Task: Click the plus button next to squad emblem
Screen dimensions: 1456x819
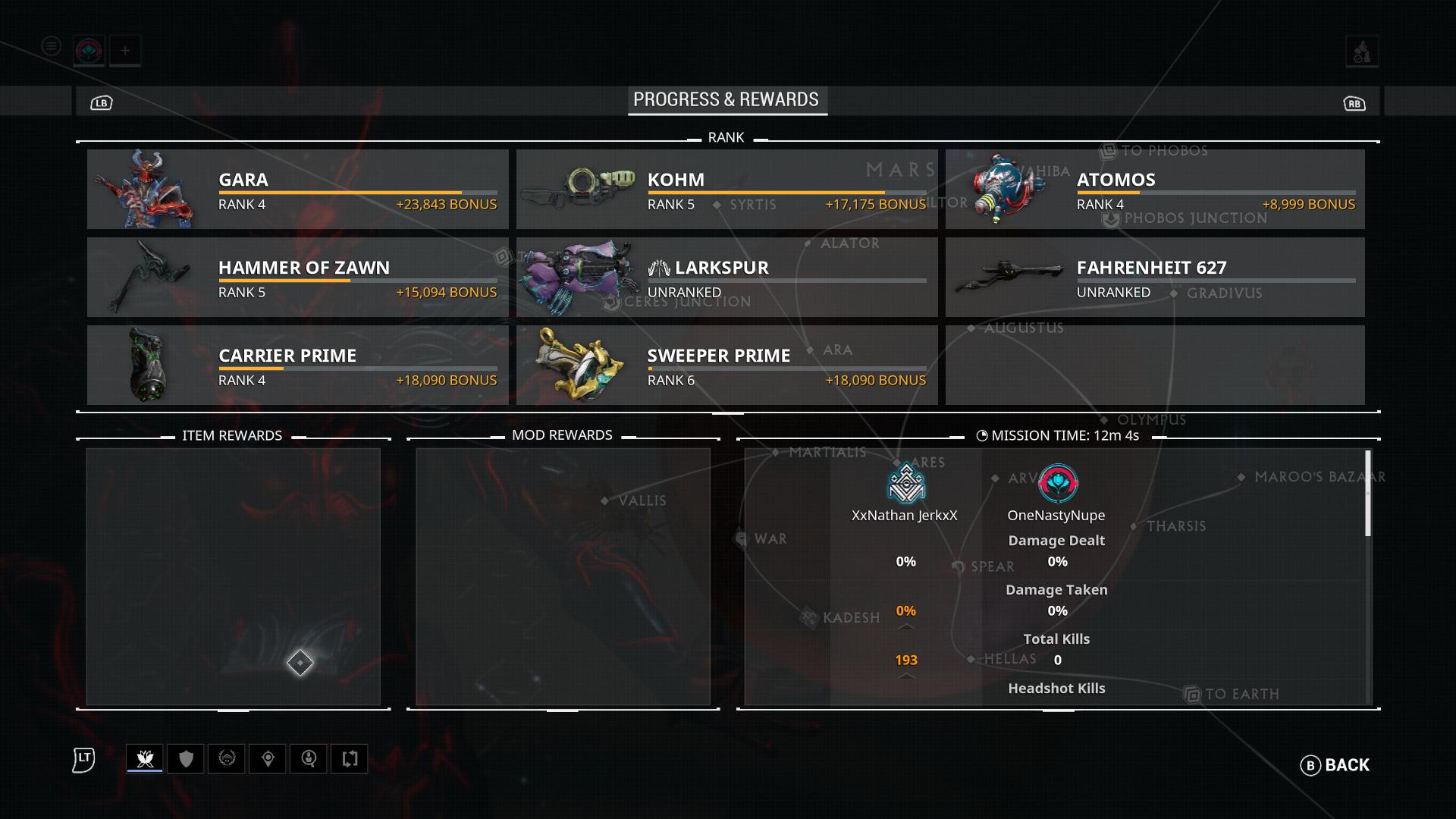Action: (x=126, y=50)
